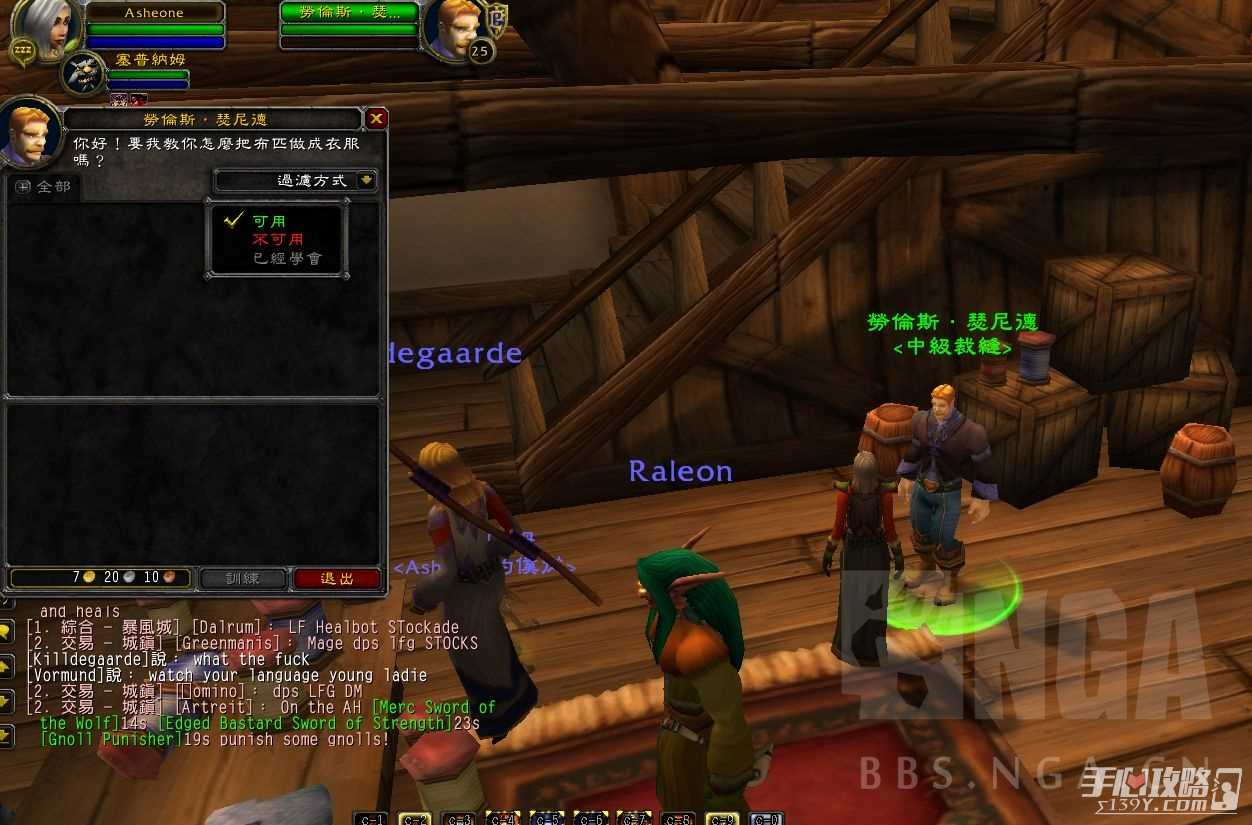Open the chat speech-bubble menu button
The width and height of the screenshot is (1252, 825).
click(6, 631)
